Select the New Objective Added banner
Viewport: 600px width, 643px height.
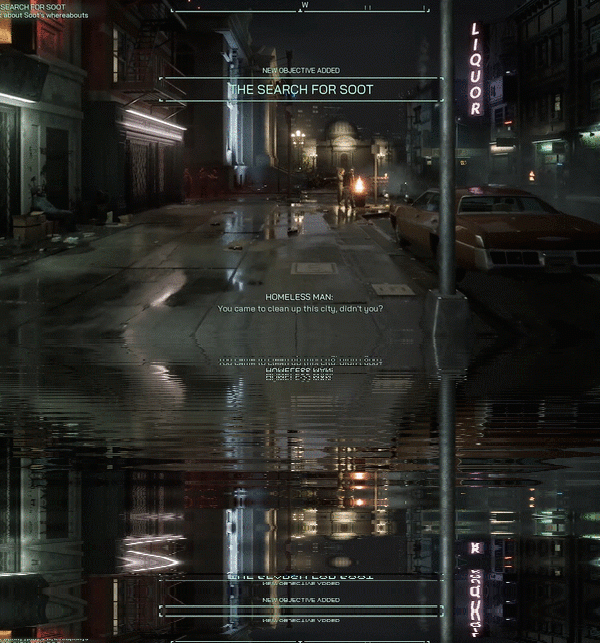[300, 88]
